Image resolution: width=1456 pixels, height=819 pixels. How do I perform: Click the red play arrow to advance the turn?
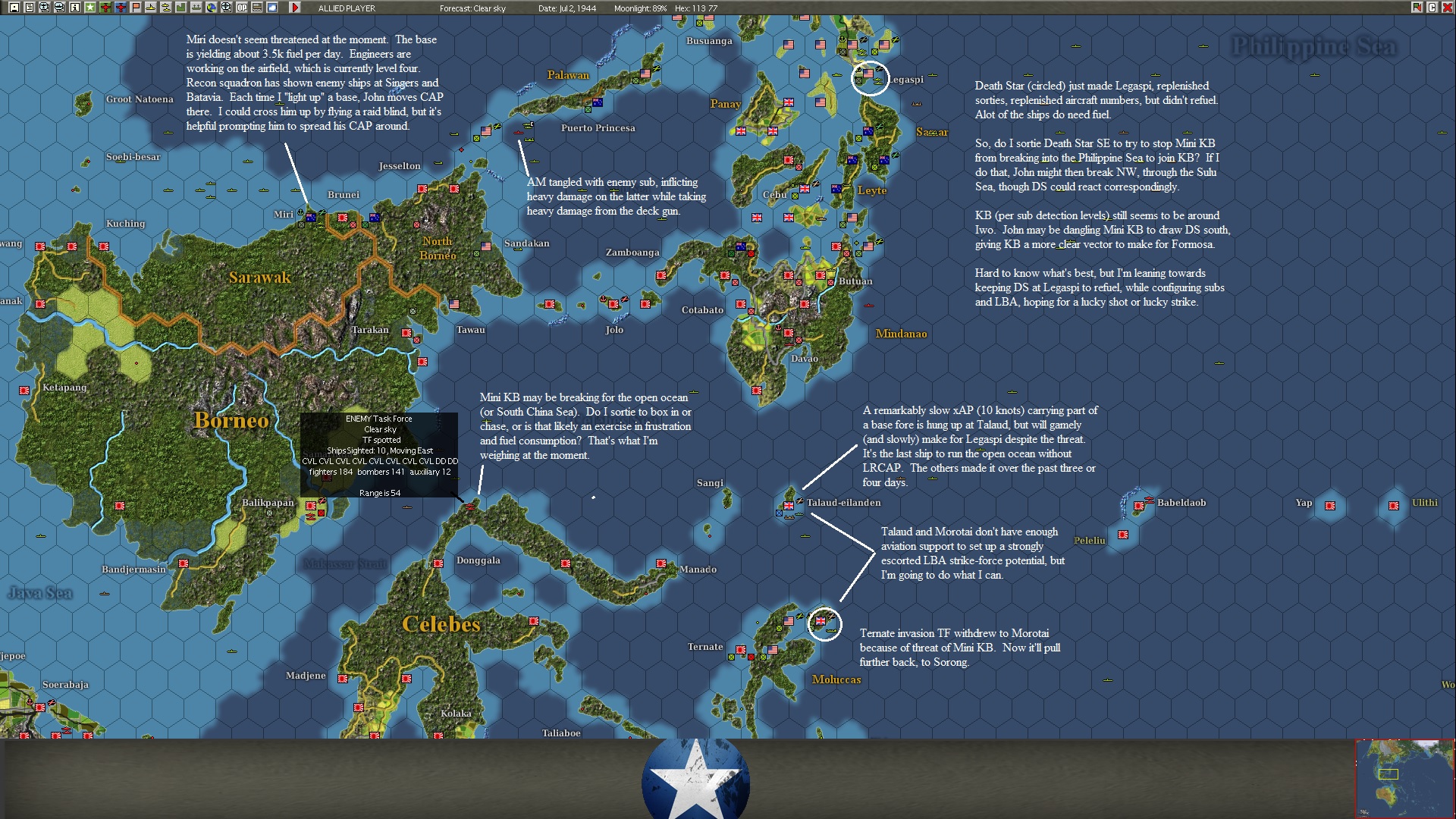click(296, 8)
